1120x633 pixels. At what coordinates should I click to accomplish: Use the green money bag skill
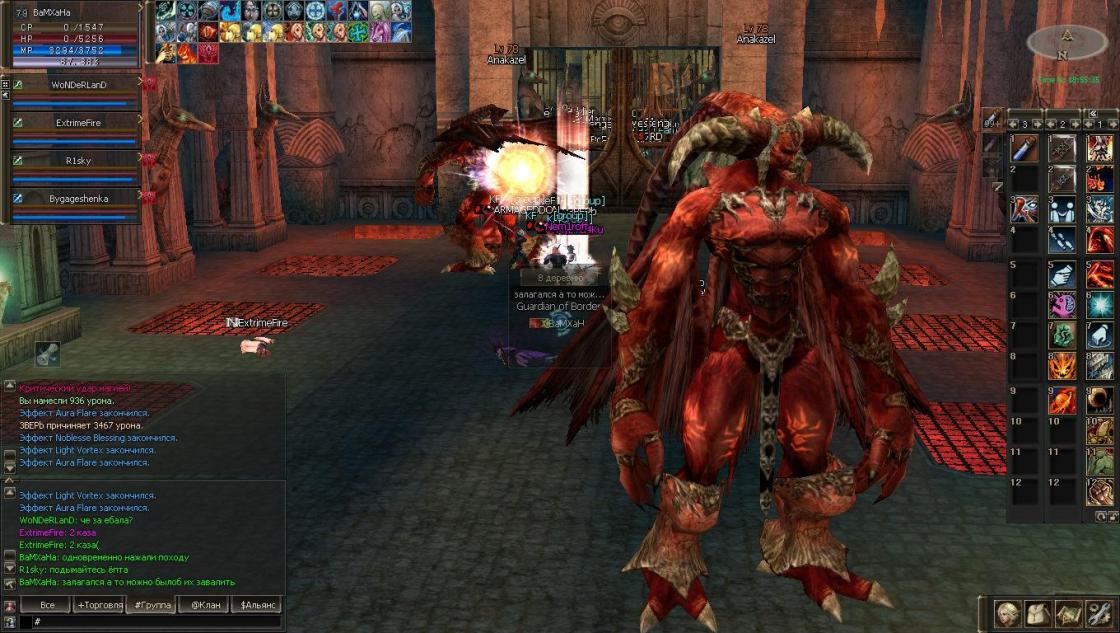(1062, 335)
